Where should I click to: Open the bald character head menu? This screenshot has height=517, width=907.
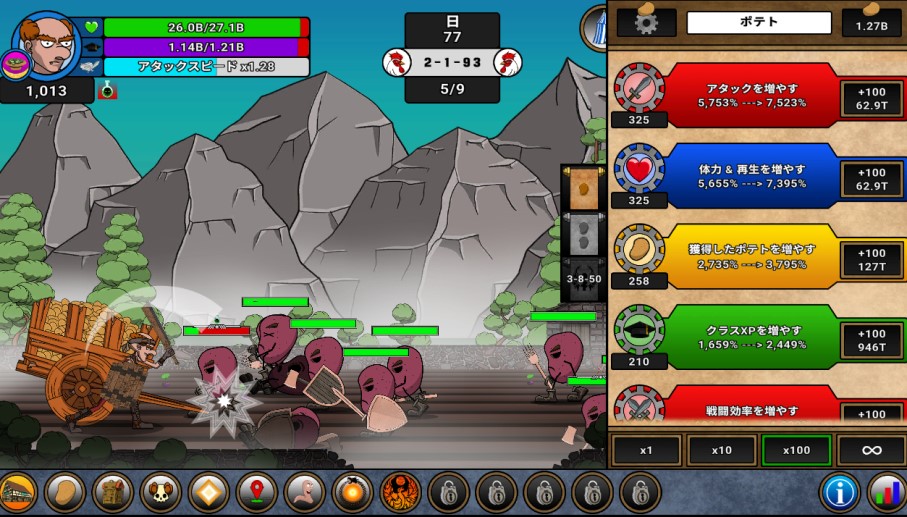coord(305,492)
